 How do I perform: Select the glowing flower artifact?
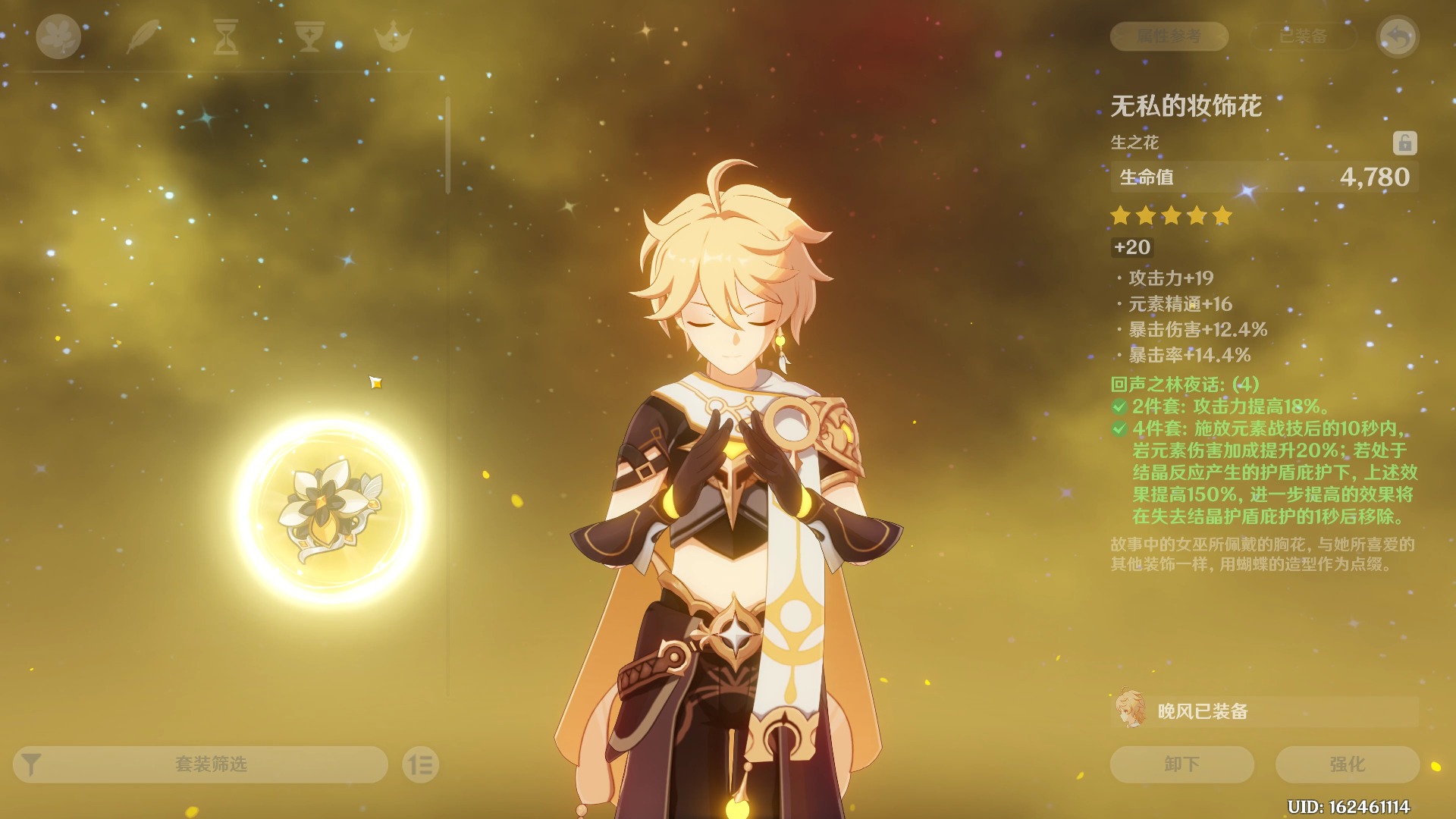[330, 510]
